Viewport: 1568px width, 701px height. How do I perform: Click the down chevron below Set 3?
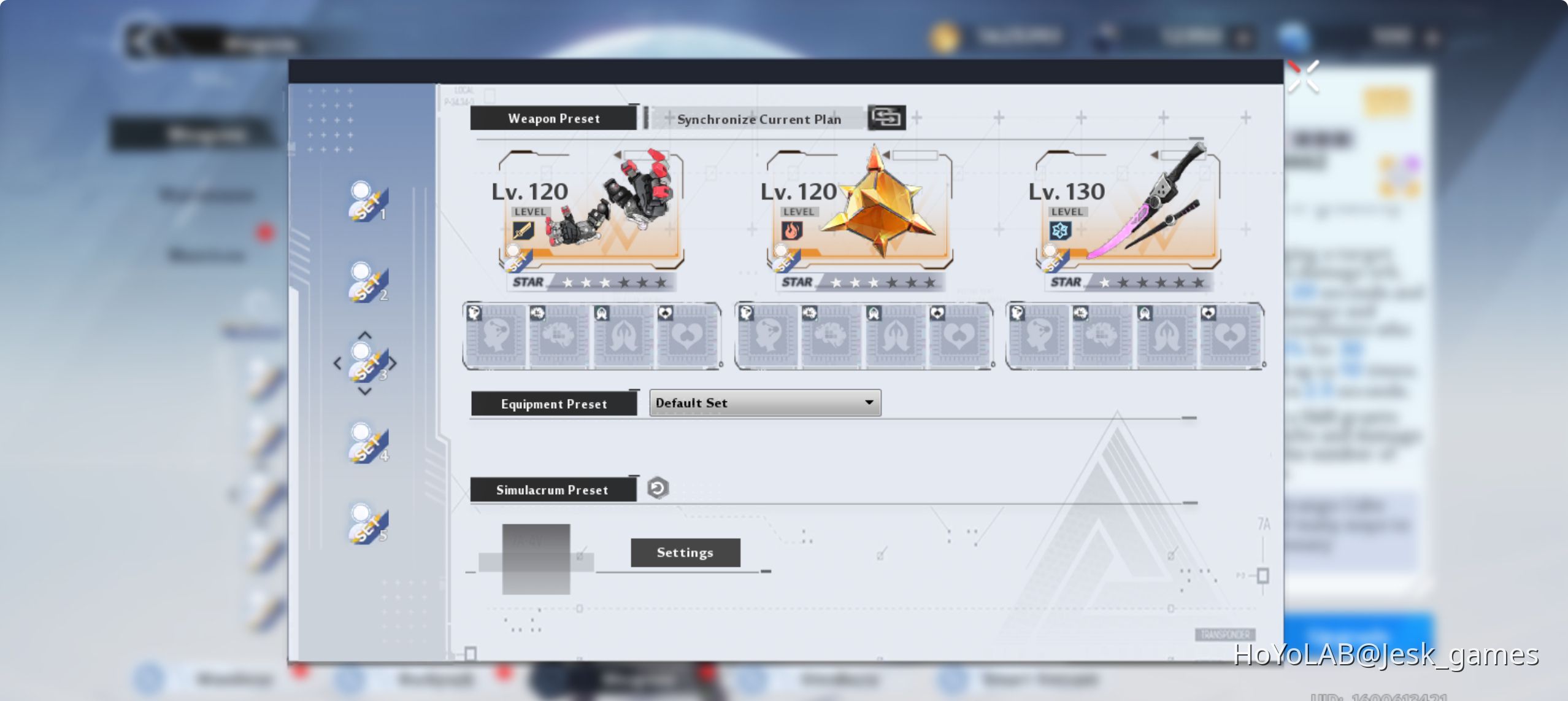point(366,390)
